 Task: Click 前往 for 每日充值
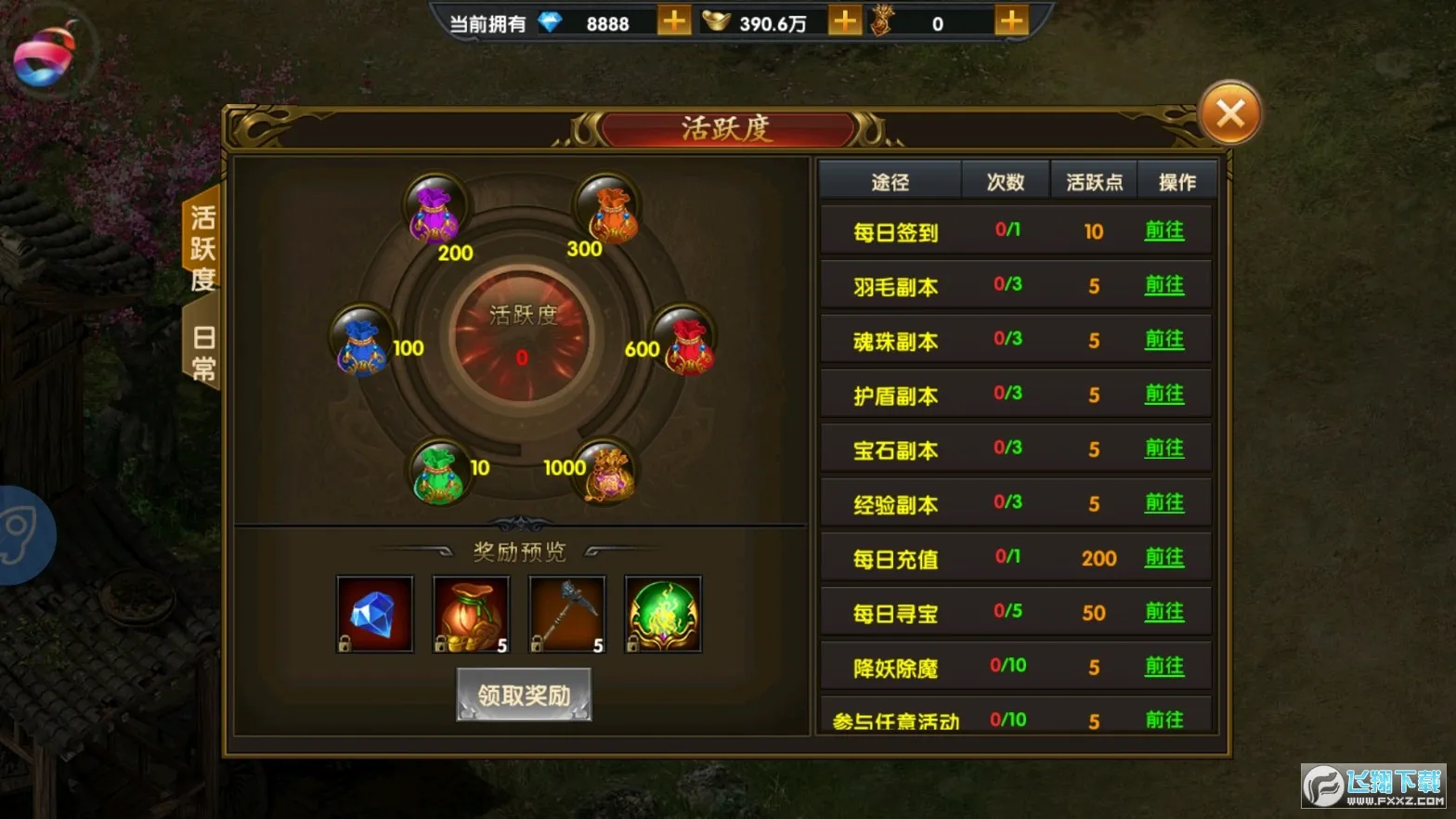pyautogui.click(x=1164, y=557)
